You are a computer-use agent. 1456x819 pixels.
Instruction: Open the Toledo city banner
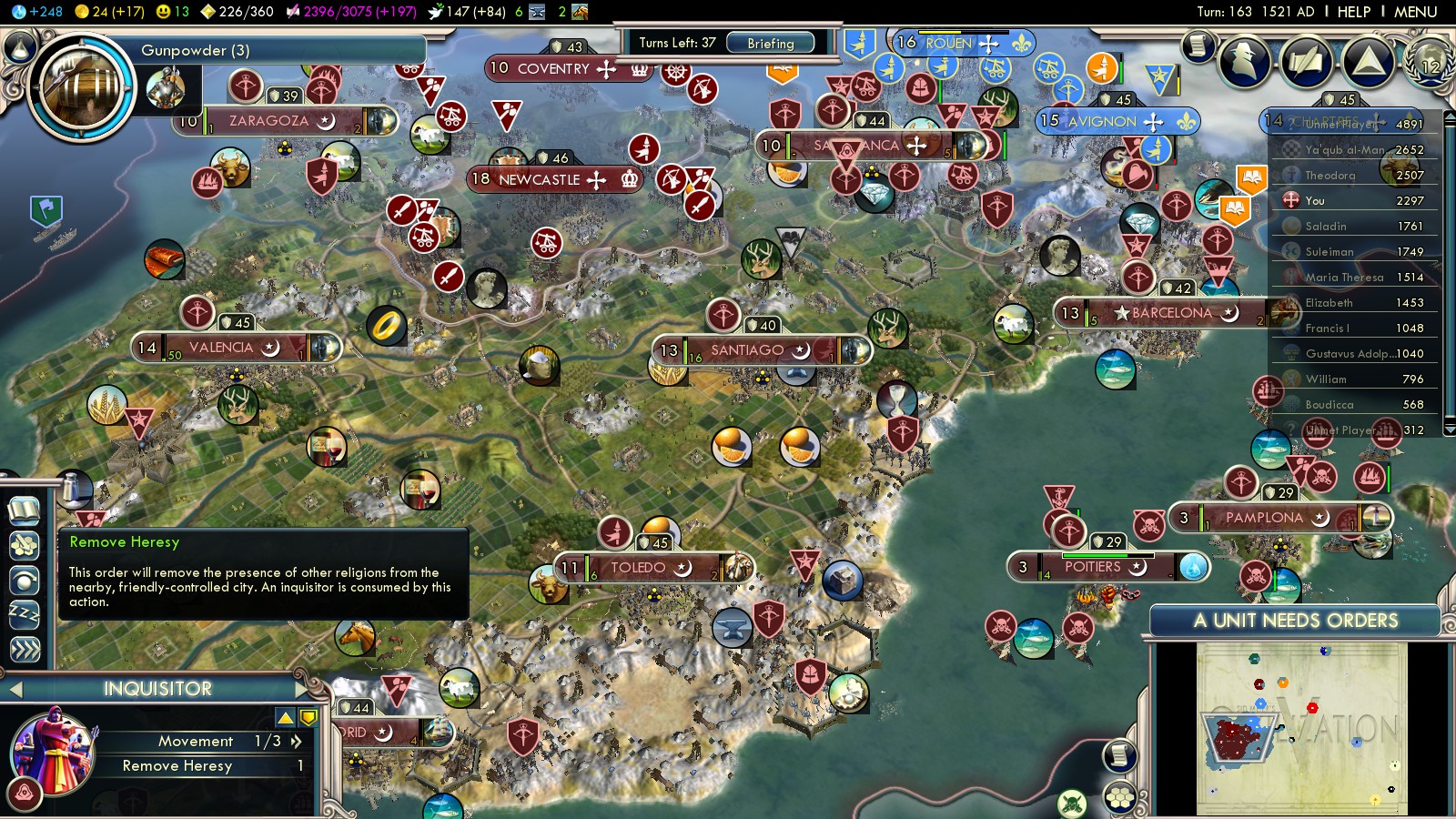point(638,568)
